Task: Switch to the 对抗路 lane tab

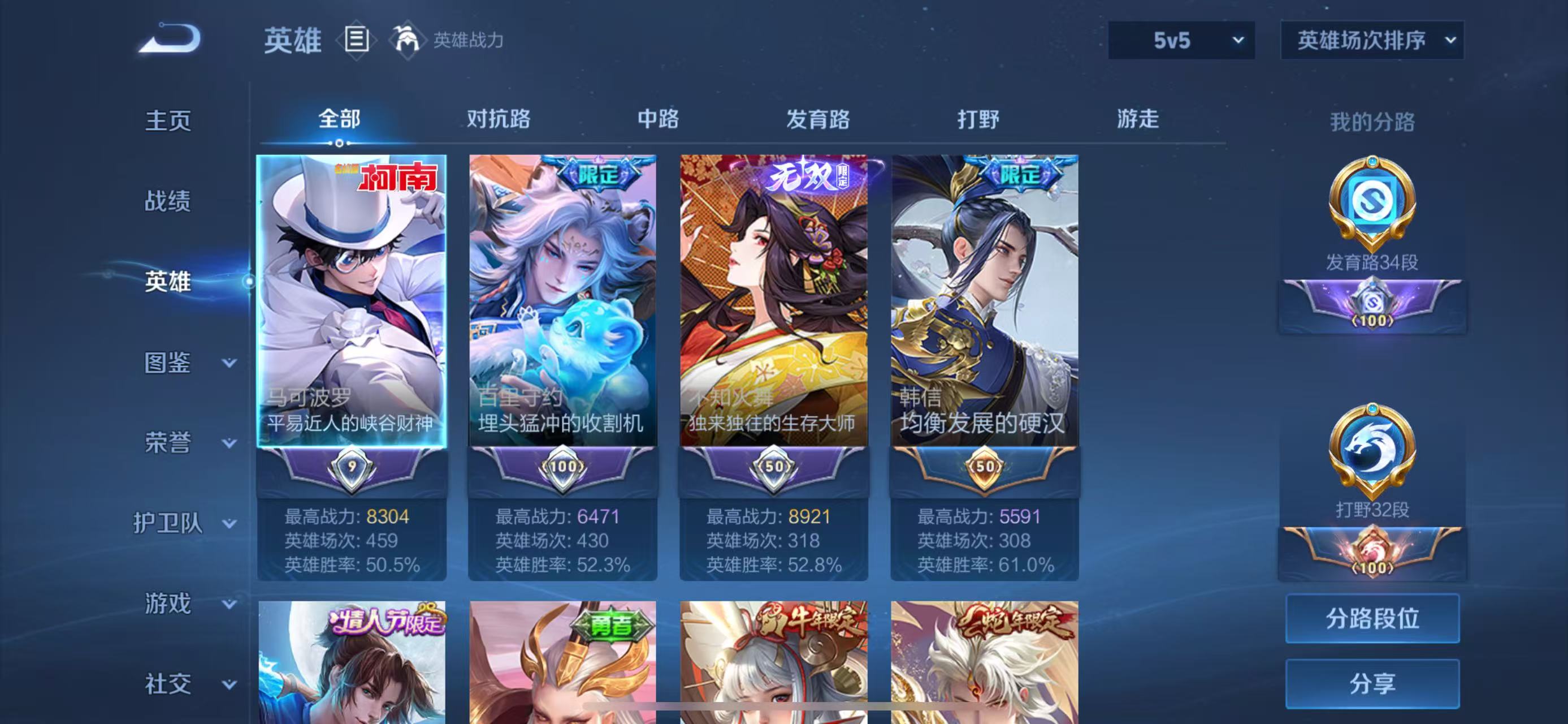Action: 499,119
